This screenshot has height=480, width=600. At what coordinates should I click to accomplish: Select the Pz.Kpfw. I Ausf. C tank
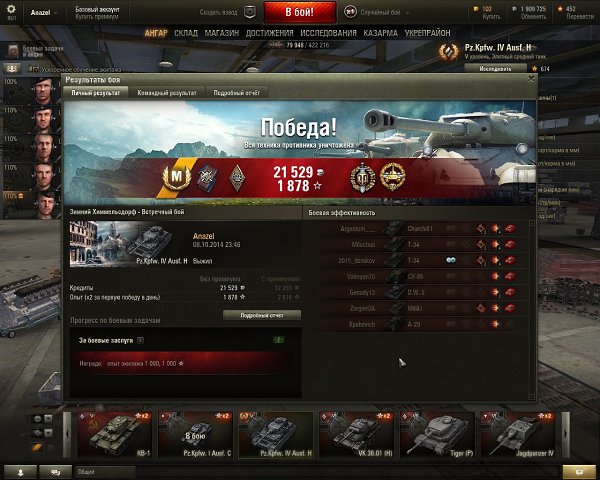click(x=196, y=432)
